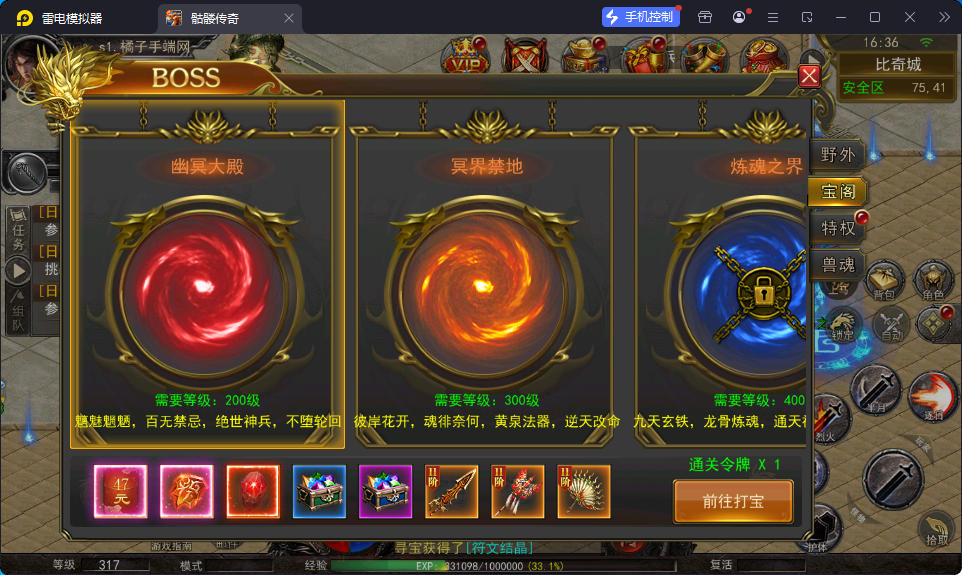Switch to the 兽魂 tab
The width and height of the screenshot is (962, 575).
coord(837,265)
